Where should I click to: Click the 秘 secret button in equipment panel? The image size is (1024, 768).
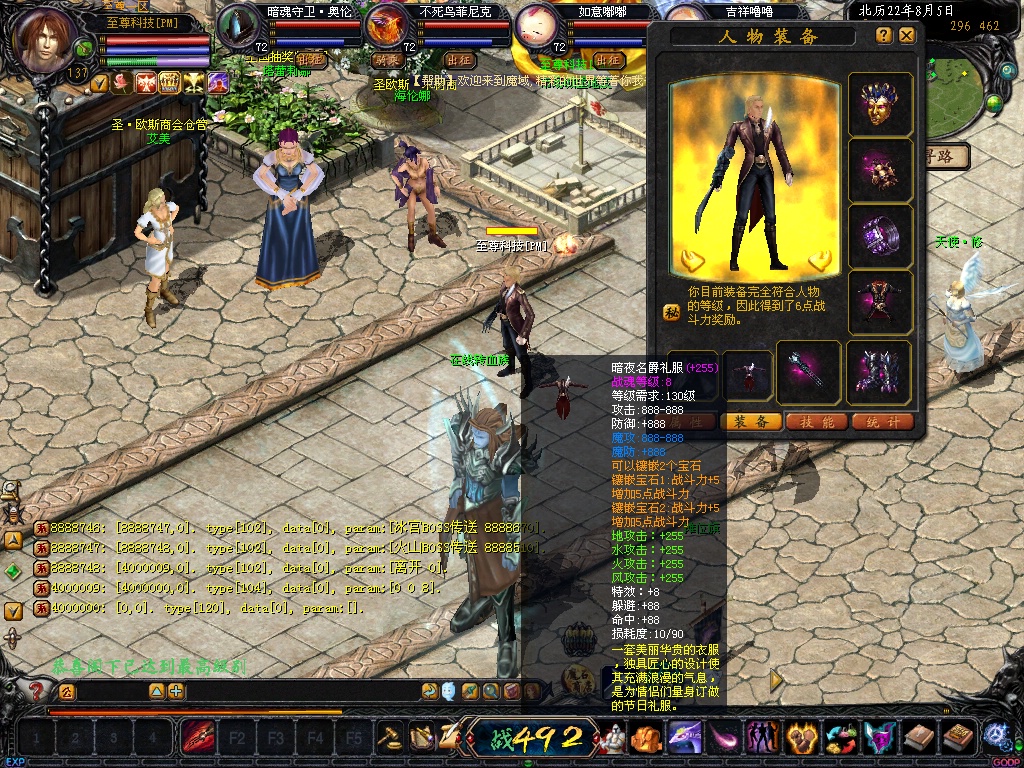click(x=672, y=312)
